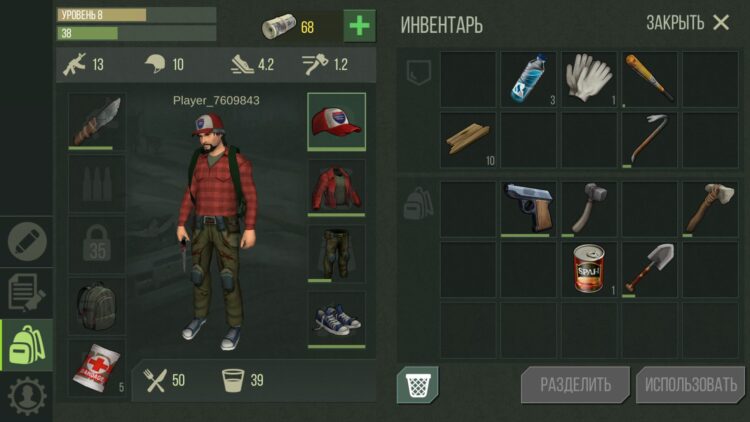Pick the hatchet in the backpack

[x=709, y=208]
